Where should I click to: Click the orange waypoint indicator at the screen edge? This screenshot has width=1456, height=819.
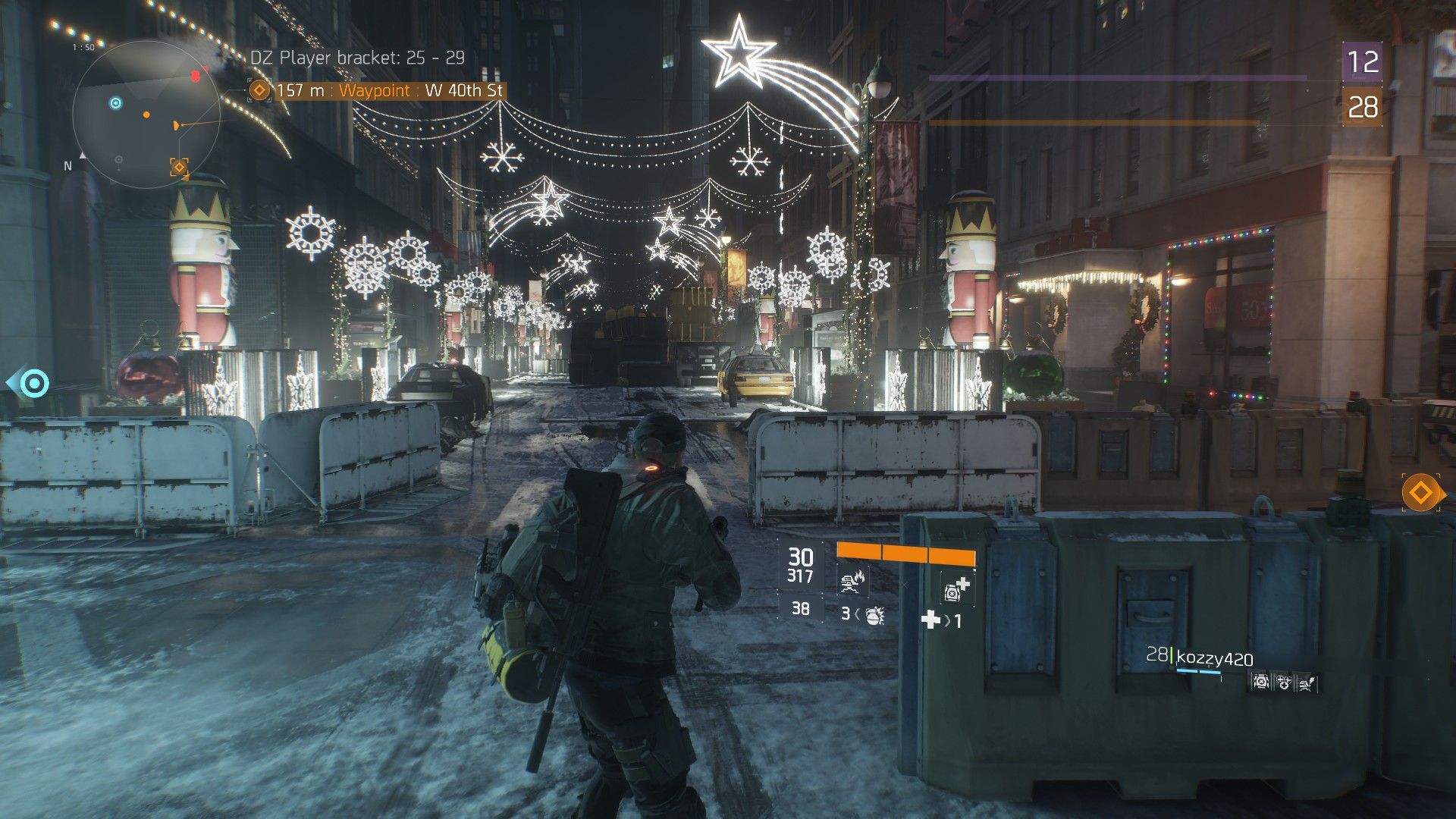point(1420,494)
